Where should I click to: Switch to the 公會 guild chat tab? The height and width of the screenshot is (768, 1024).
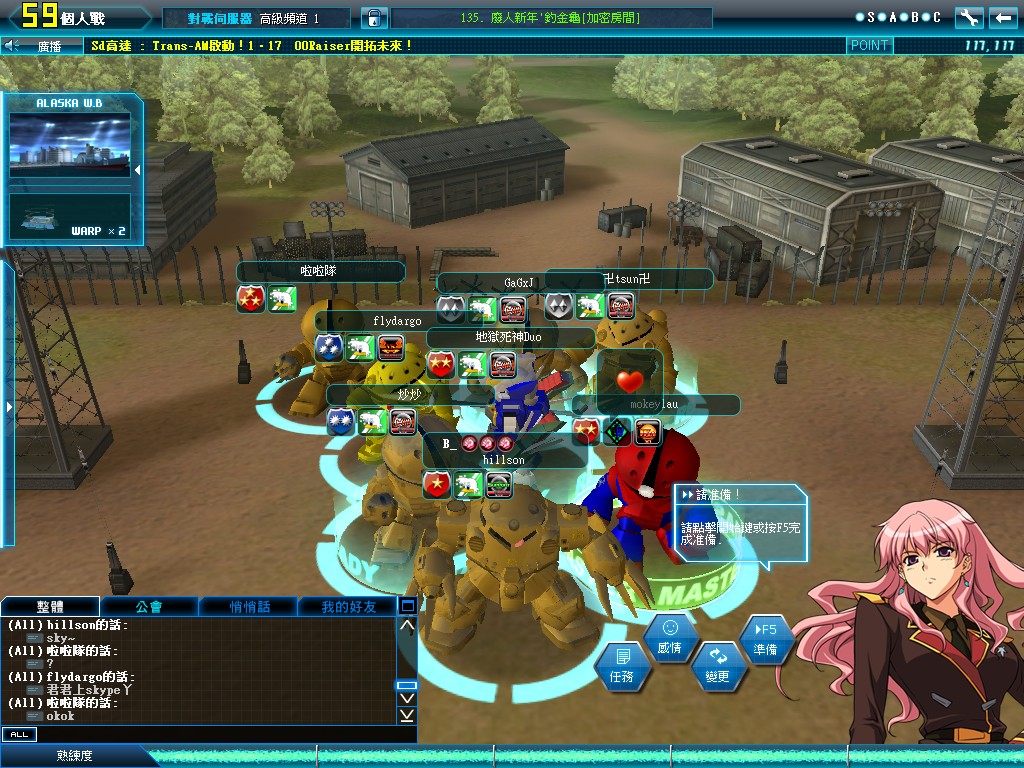tap(149, 606)
